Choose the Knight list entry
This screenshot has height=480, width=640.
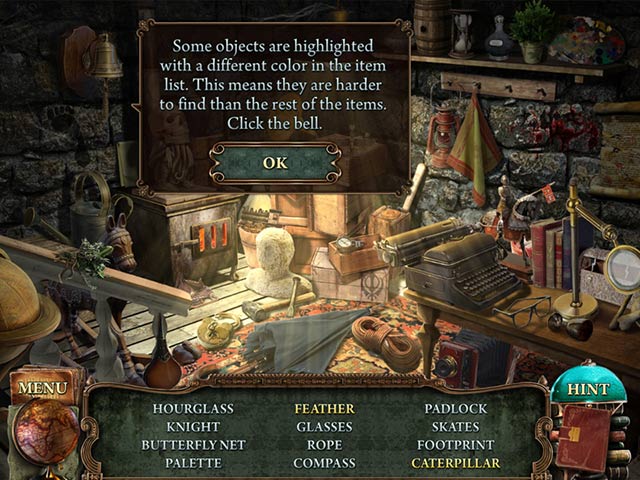(193, 427)
